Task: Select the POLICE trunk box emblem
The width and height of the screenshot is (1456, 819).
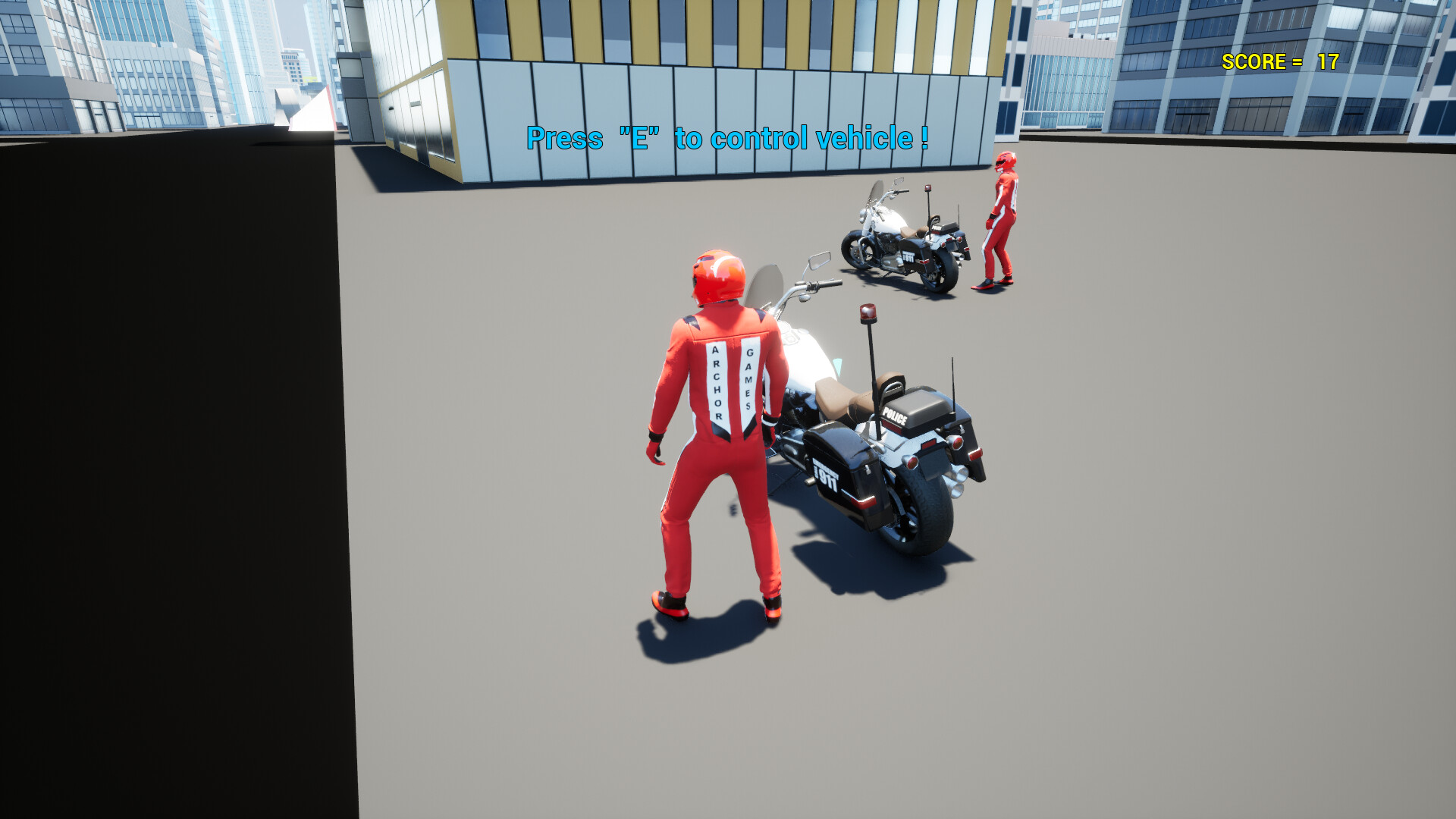Action: [896, 416]
